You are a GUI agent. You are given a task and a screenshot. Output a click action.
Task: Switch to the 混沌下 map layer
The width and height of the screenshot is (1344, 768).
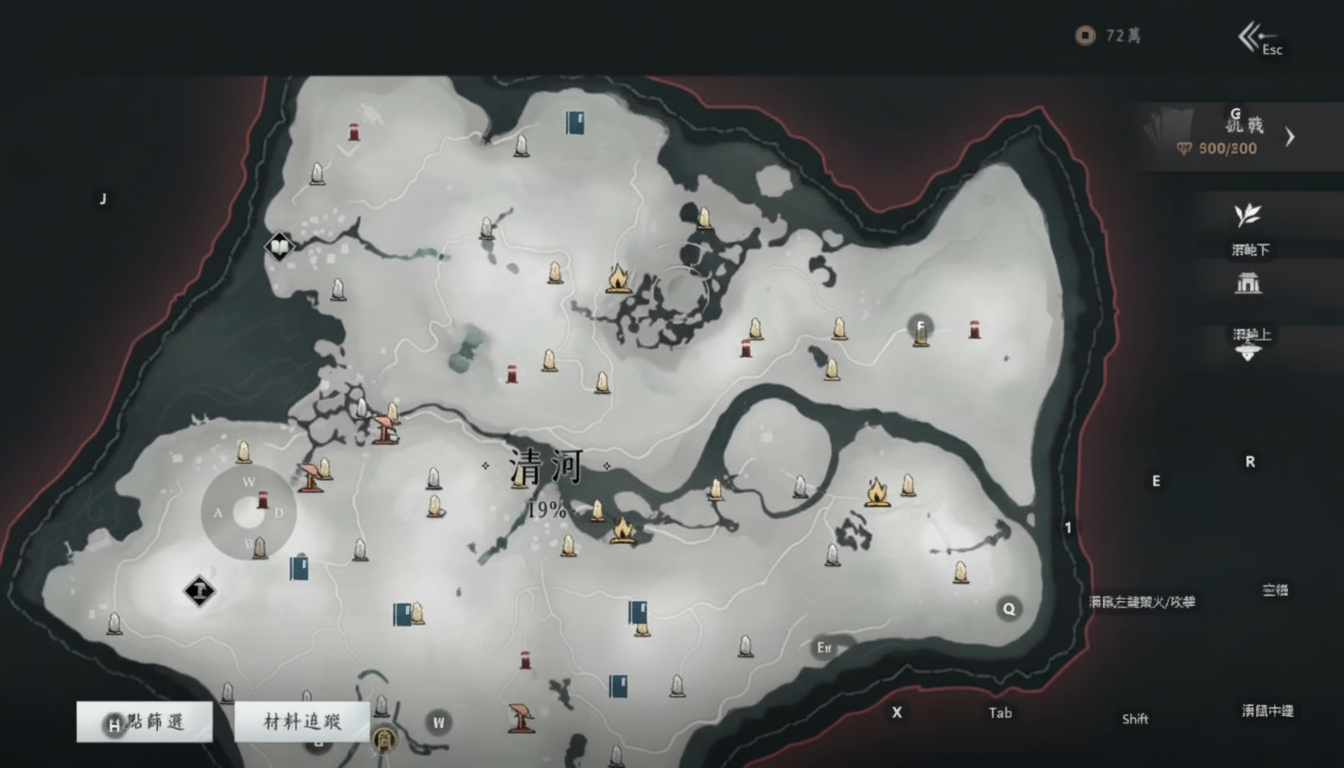pos(1249,249)
